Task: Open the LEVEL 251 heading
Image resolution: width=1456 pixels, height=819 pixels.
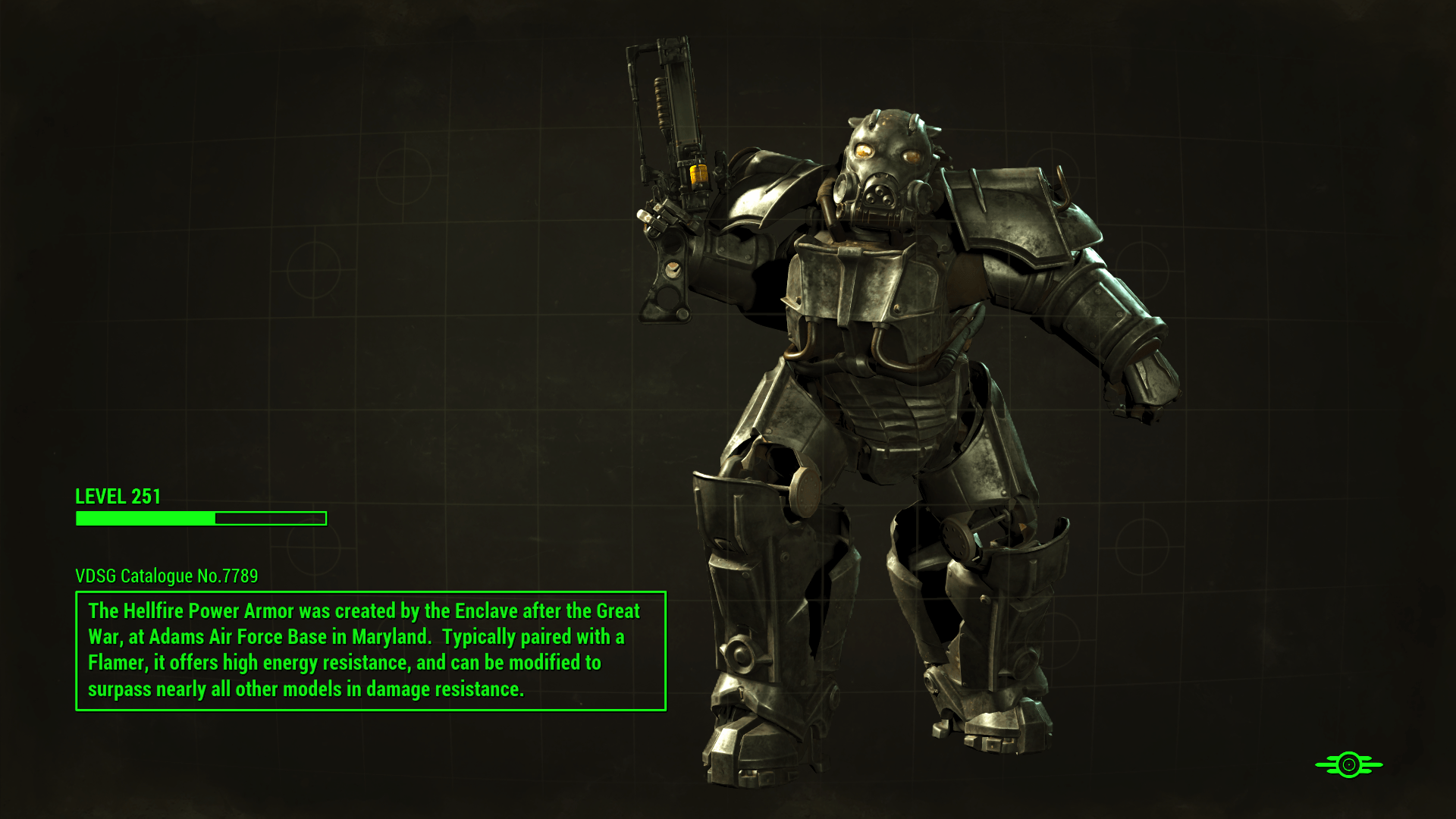Action: (x=118, y=497)
